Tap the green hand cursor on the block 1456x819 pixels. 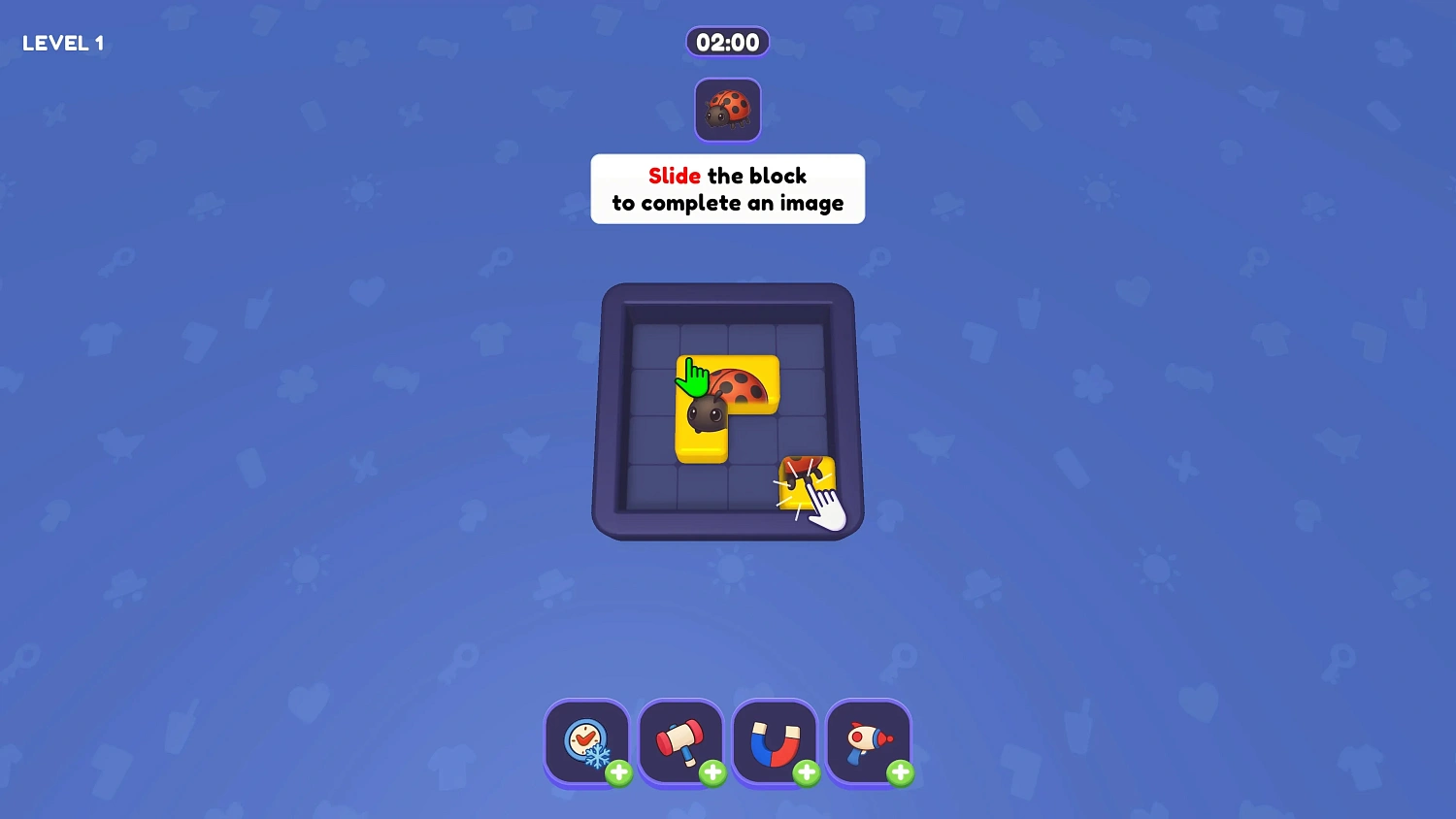pos(693,378)
